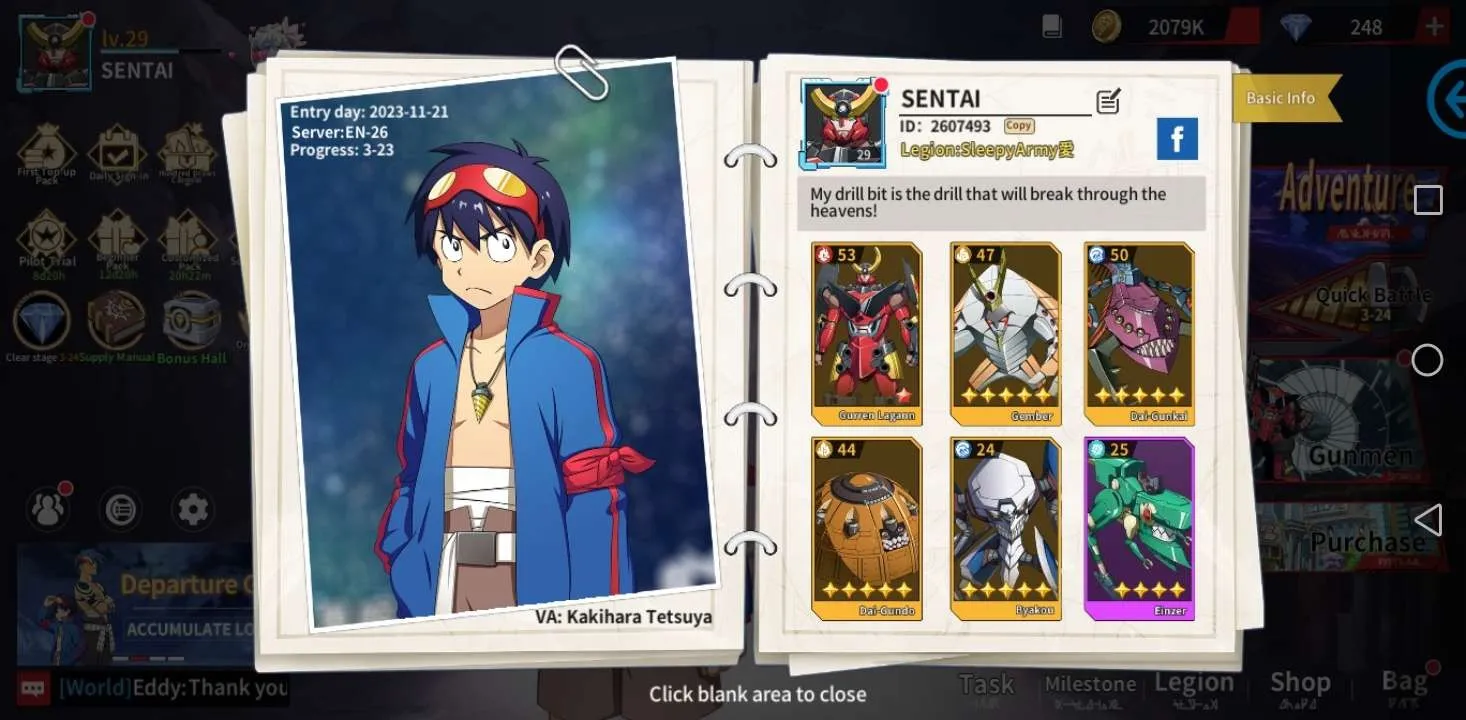1466x720 pixels.
Task: Switch to the Basic Info tab
Action: pos(1280,98)
